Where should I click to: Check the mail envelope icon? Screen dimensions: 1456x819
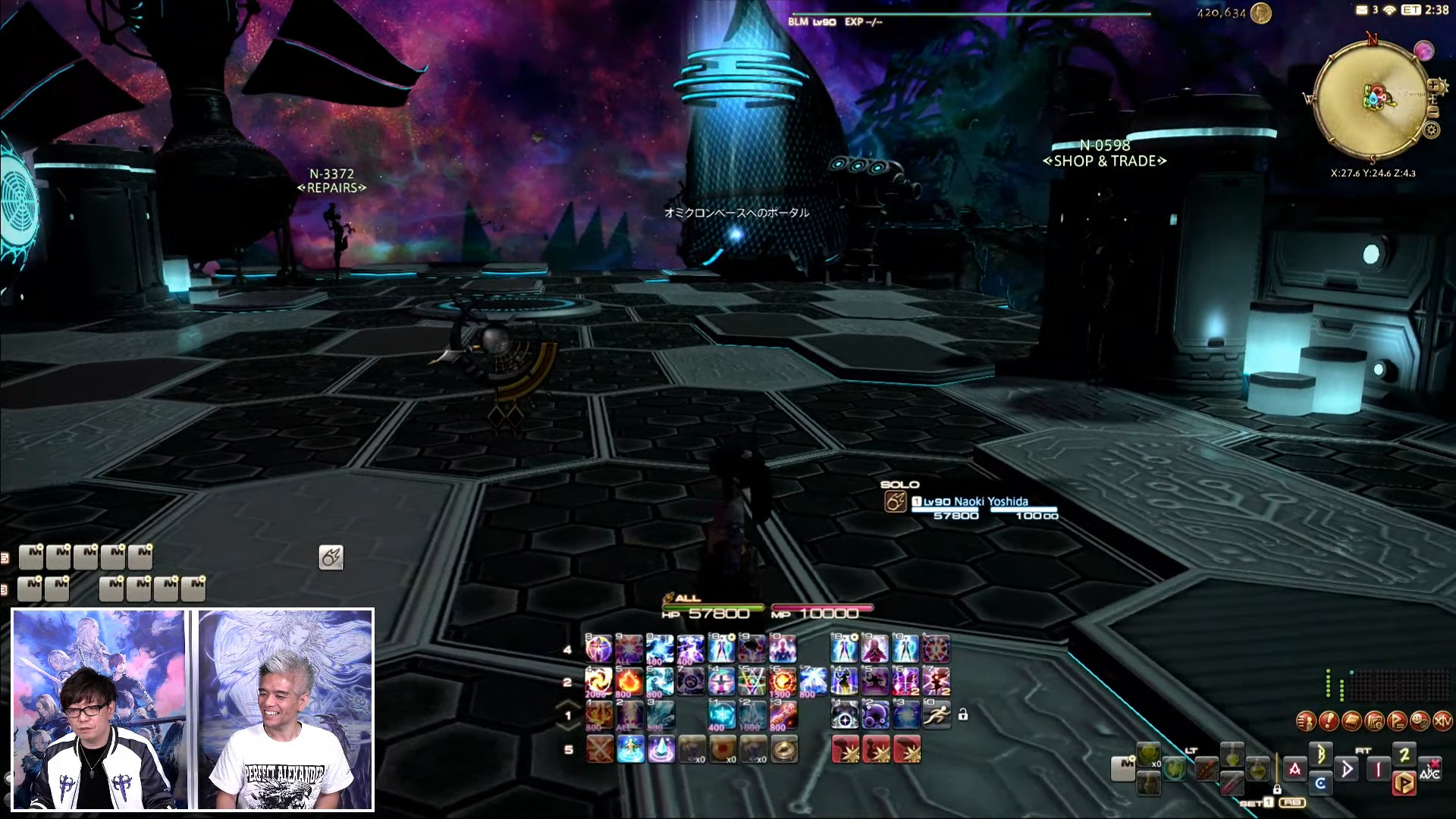(1362, 10)
